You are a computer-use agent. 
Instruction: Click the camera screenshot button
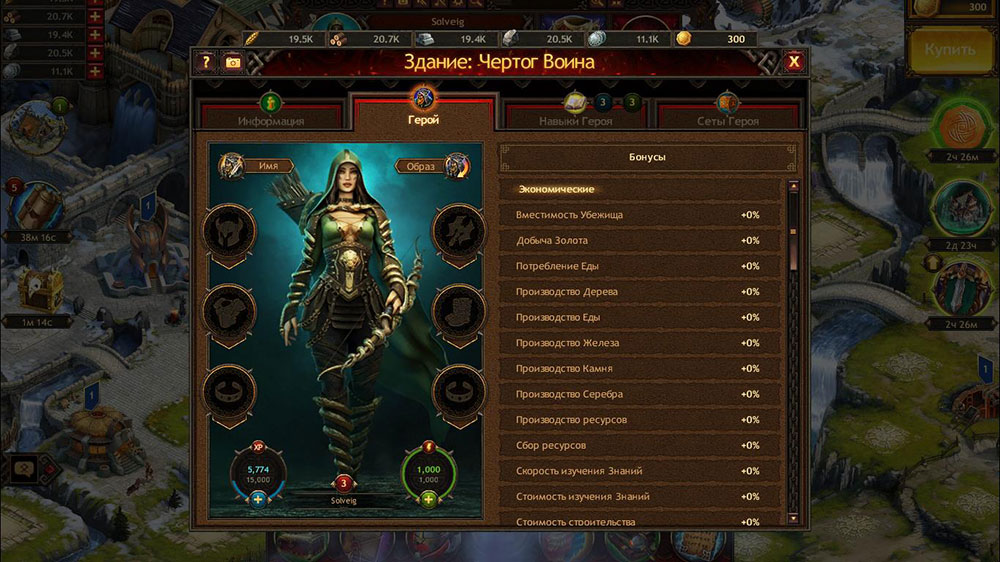click(x=233, y=62)
